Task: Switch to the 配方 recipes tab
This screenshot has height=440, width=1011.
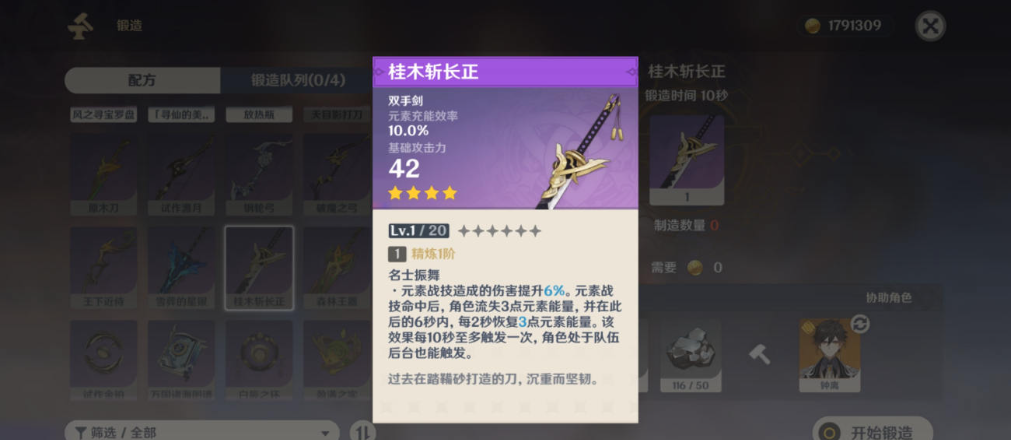Action: (142, 80)
